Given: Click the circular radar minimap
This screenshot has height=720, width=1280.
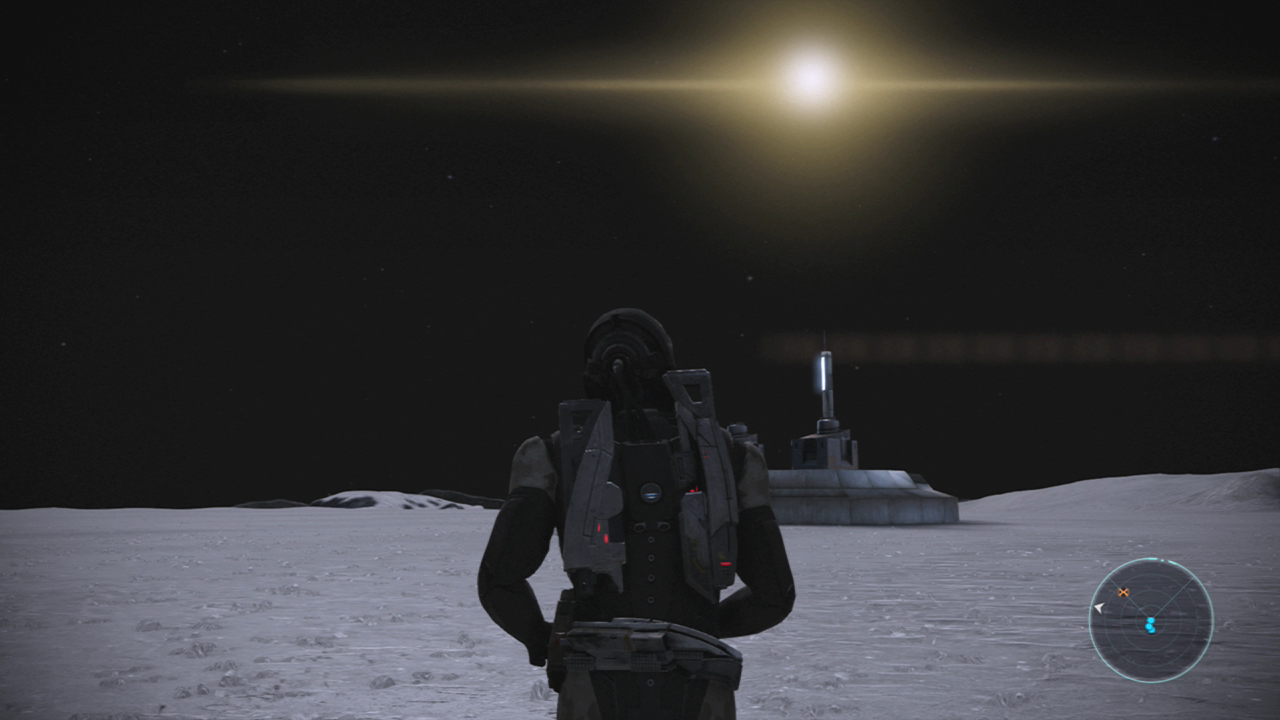Looking at the screenshot, I should [1150, 620].
